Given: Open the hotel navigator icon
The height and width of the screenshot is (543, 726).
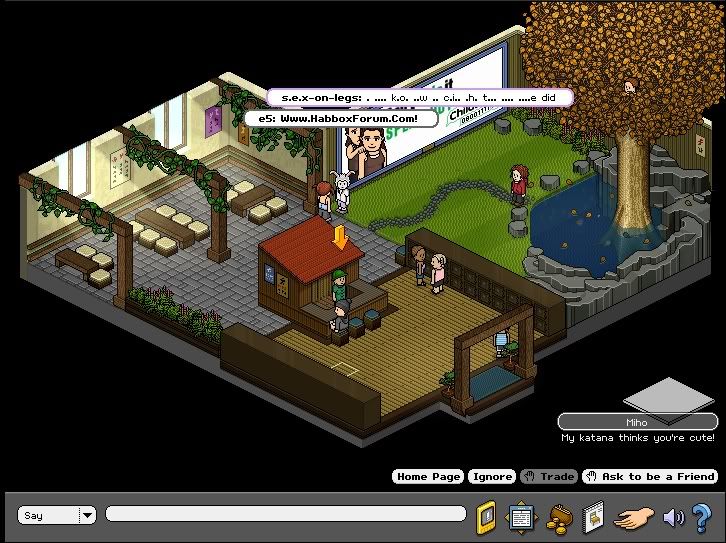Looking at the screenshot, I should pos(520,517).
